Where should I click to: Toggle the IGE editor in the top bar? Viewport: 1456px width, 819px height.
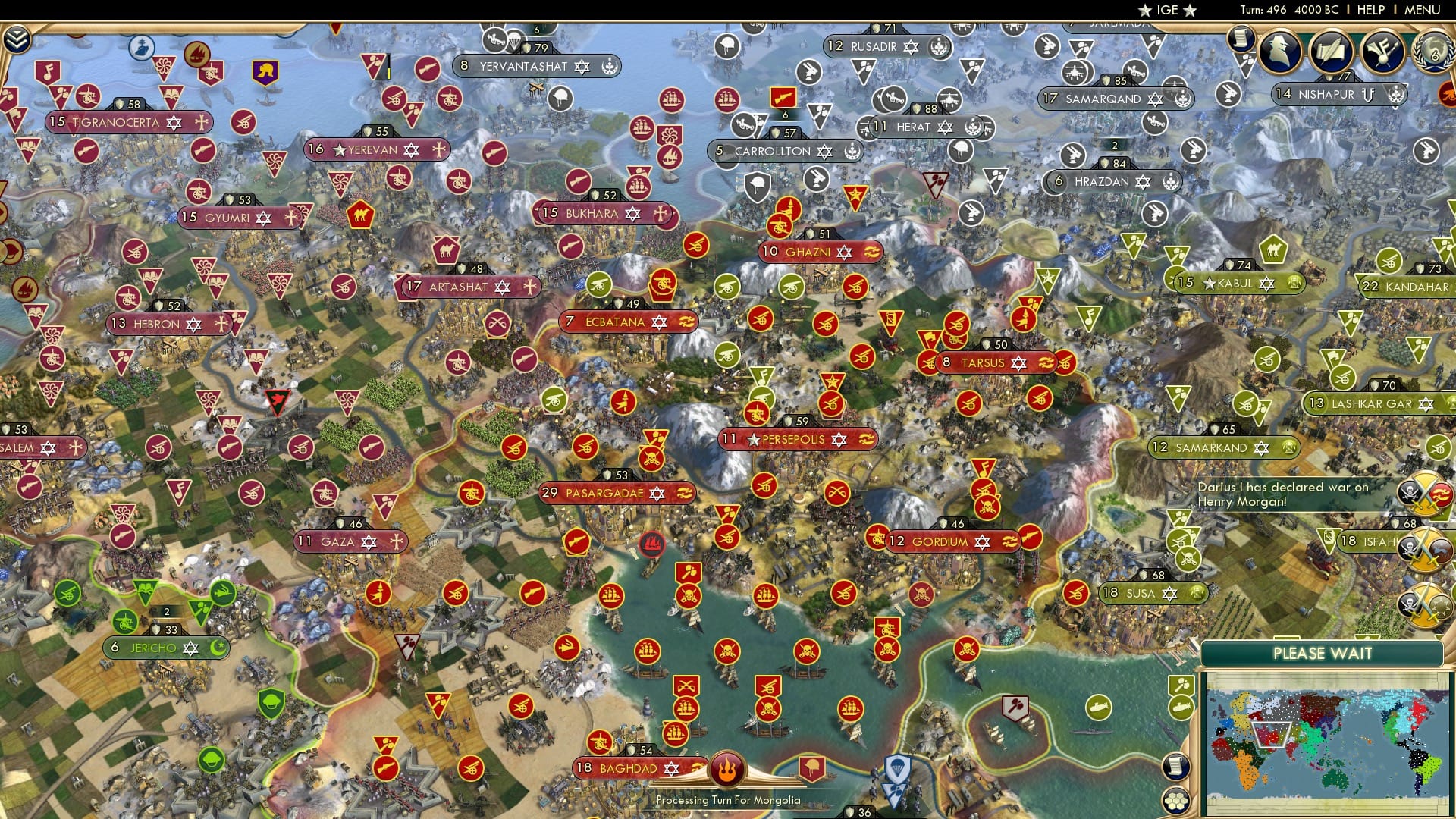tap(1166, 11)
